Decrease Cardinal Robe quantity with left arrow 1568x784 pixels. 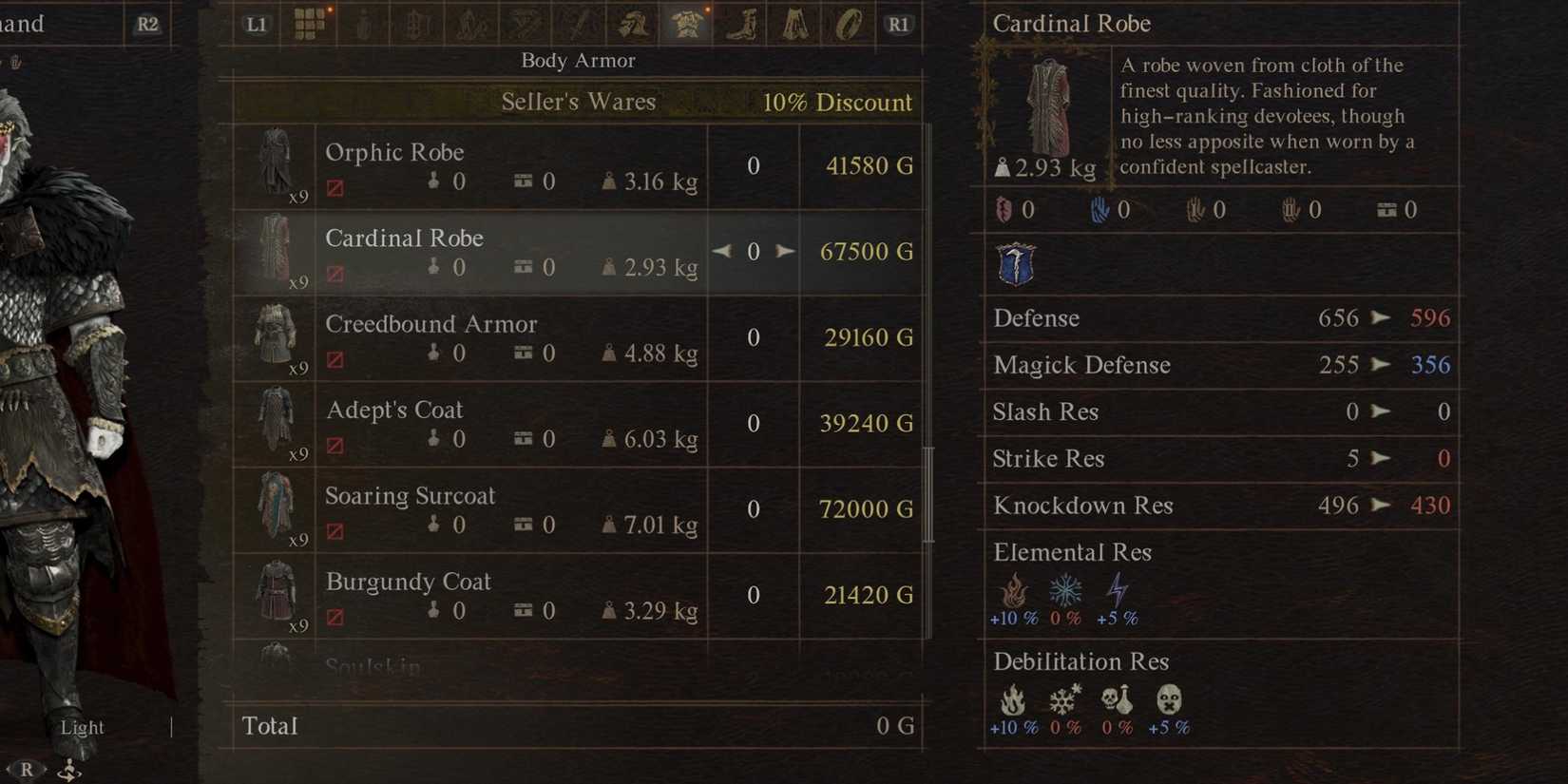click(722, 251)
